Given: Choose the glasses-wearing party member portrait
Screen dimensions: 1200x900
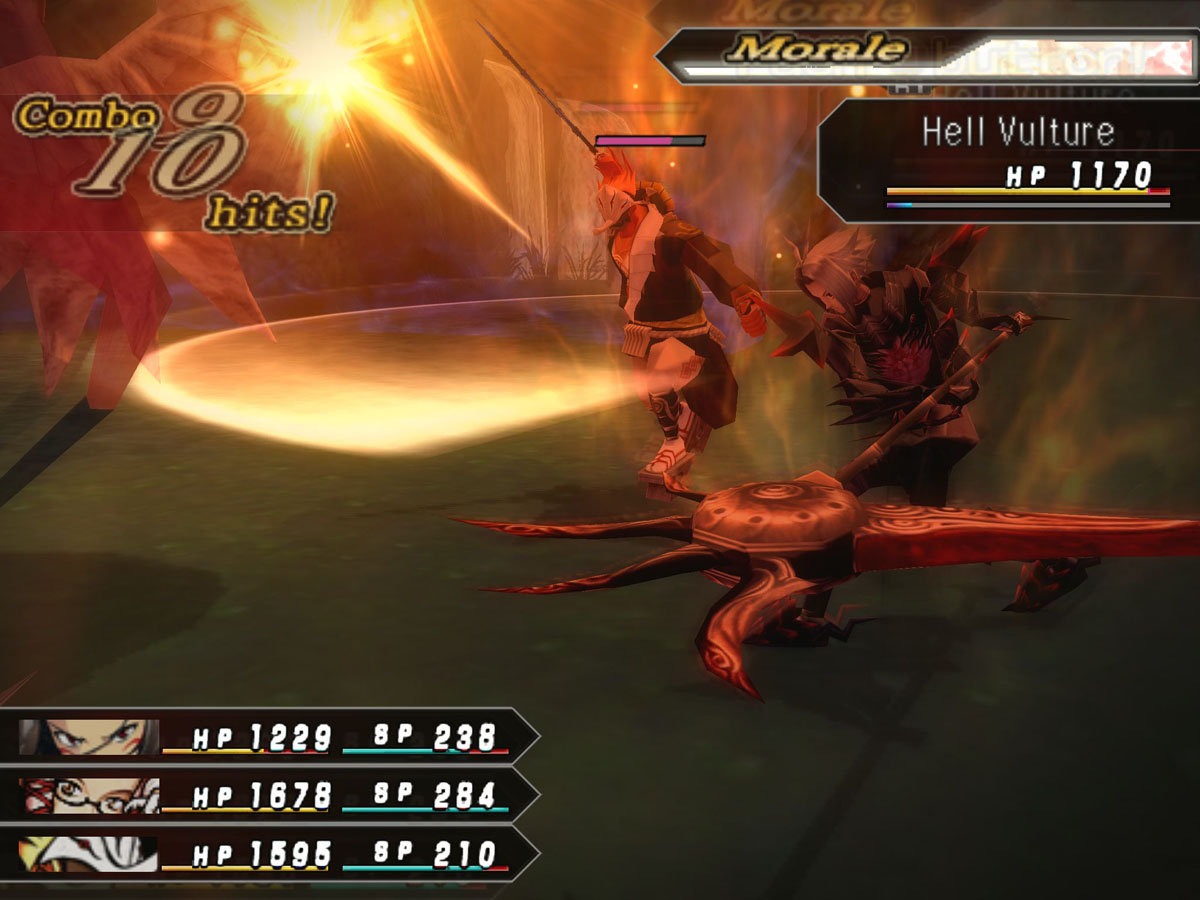Looking at the screenshot, I should (x=88, y=796).
